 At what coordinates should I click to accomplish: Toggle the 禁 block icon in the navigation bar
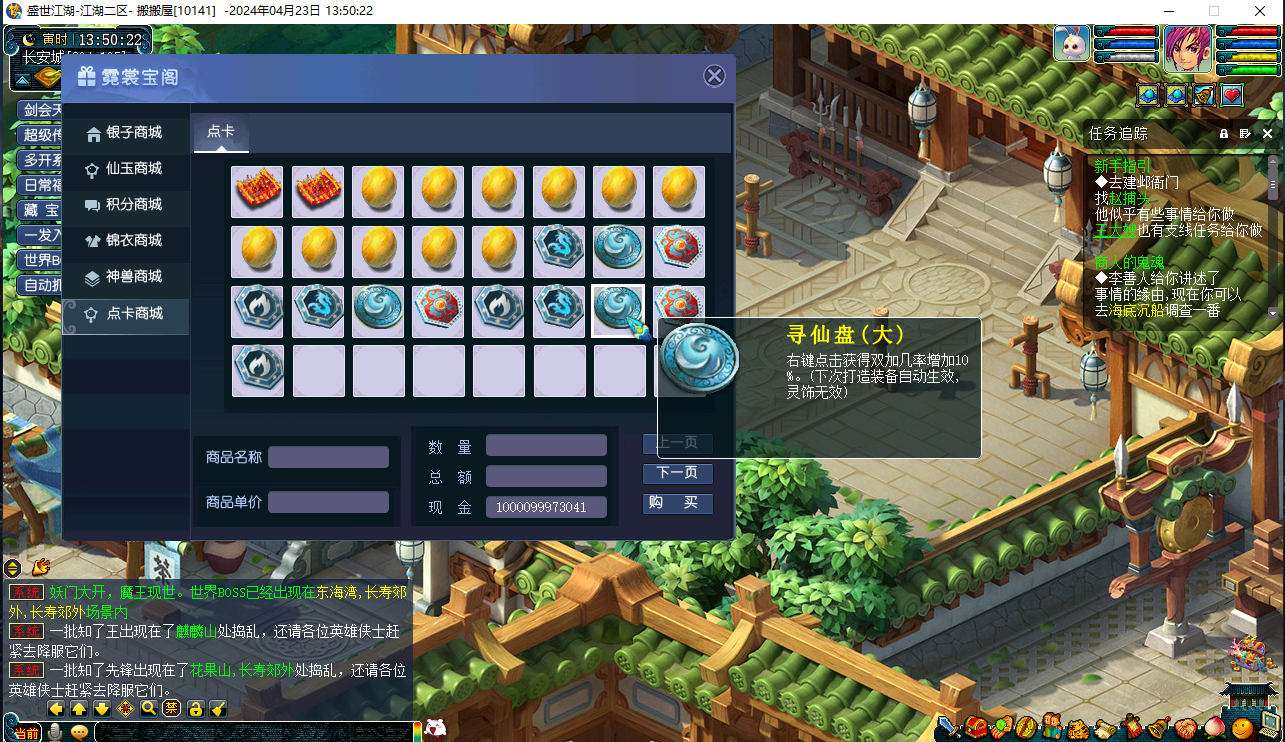[x=171, y=708]
